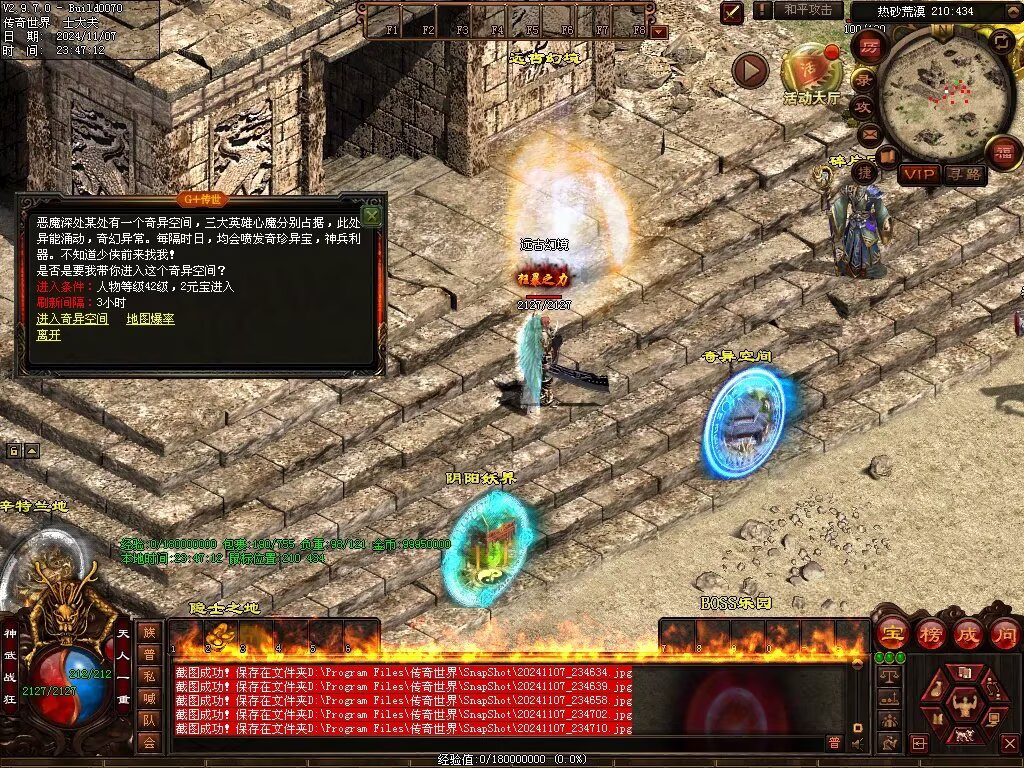Select the gold ingot hotbar slot

(x=219, y=635)
